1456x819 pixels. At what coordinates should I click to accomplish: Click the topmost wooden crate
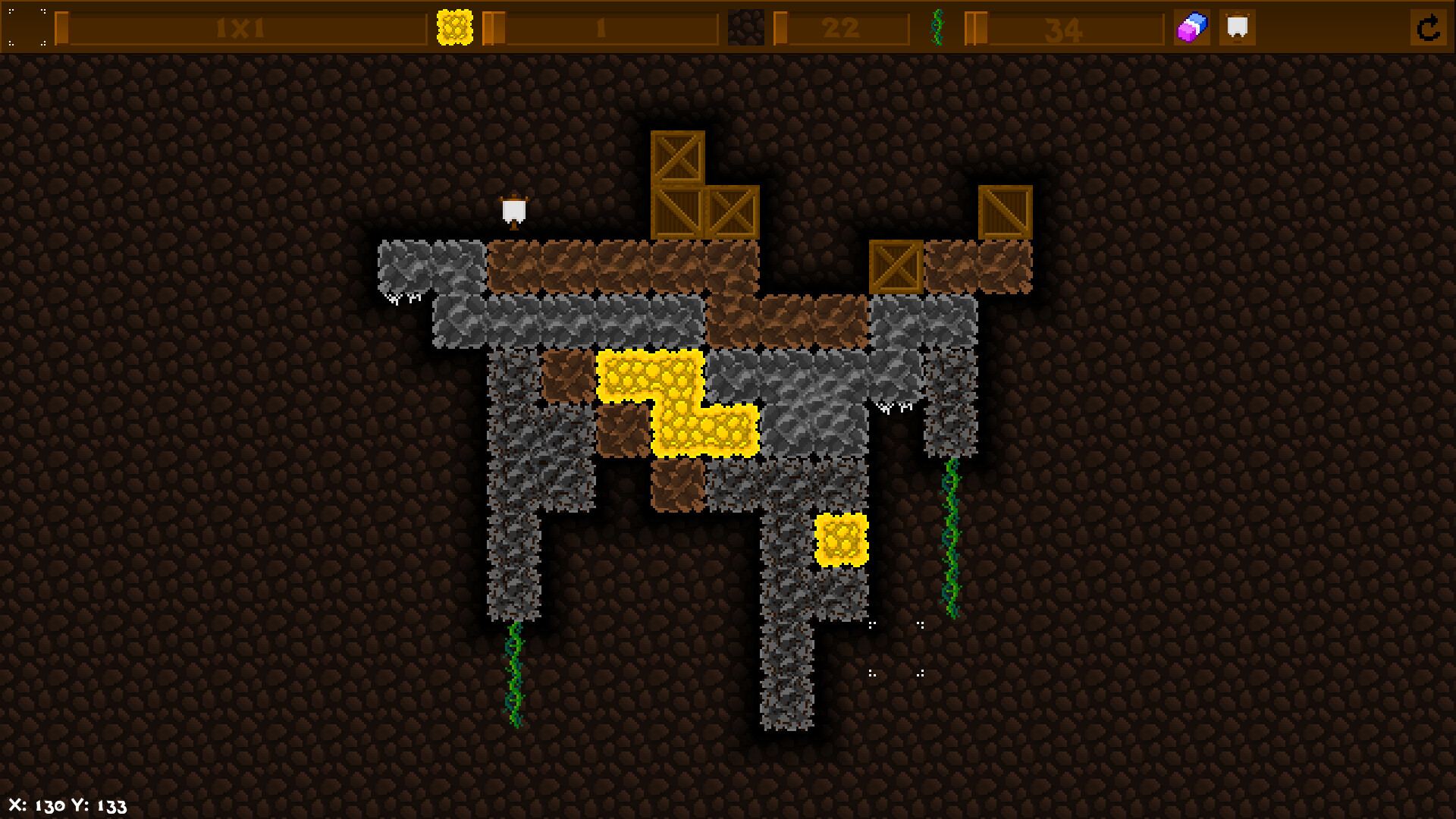(x=676, y=161)
